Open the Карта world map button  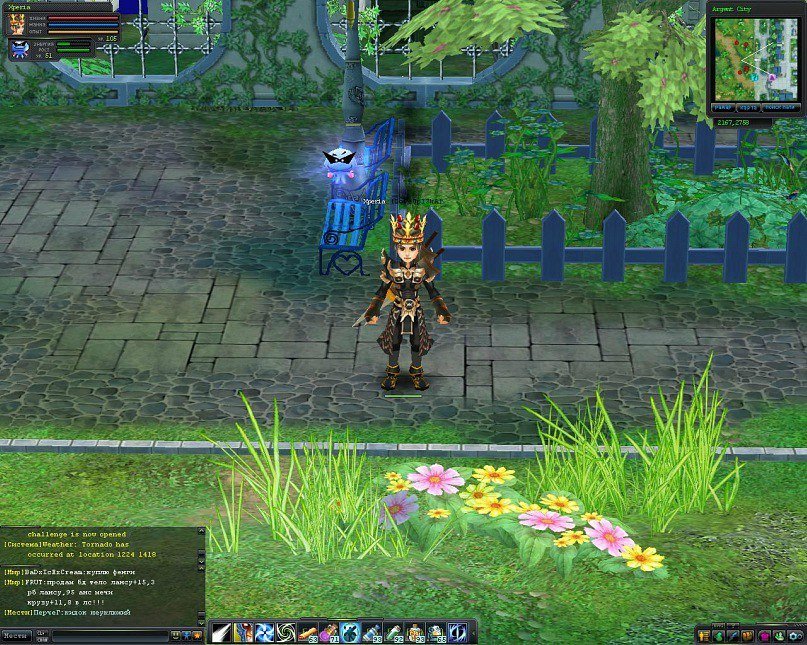point(747,107)
